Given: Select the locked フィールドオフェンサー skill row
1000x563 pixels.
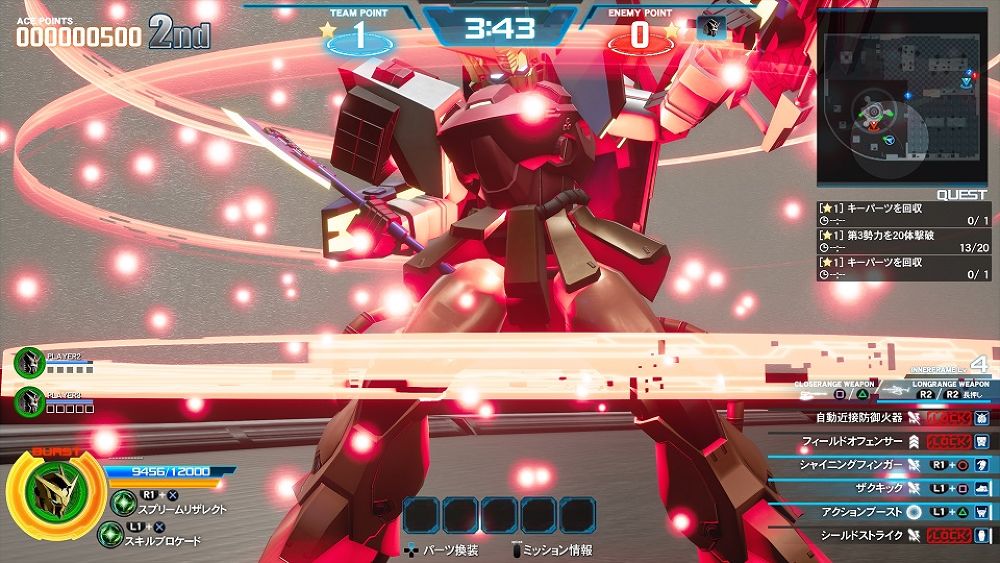Looking at the screenshot, I should click(x=880, y=441).
